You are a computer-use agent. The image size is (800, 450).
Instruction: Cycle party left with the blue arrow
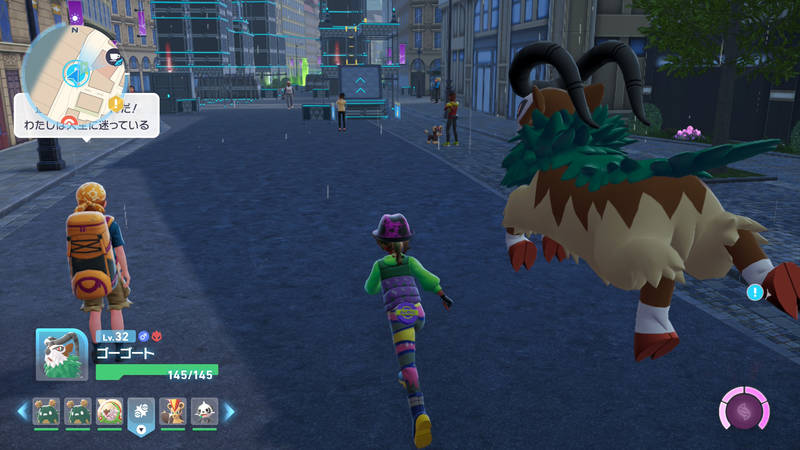pyautogui.click(x=21, y=411)
